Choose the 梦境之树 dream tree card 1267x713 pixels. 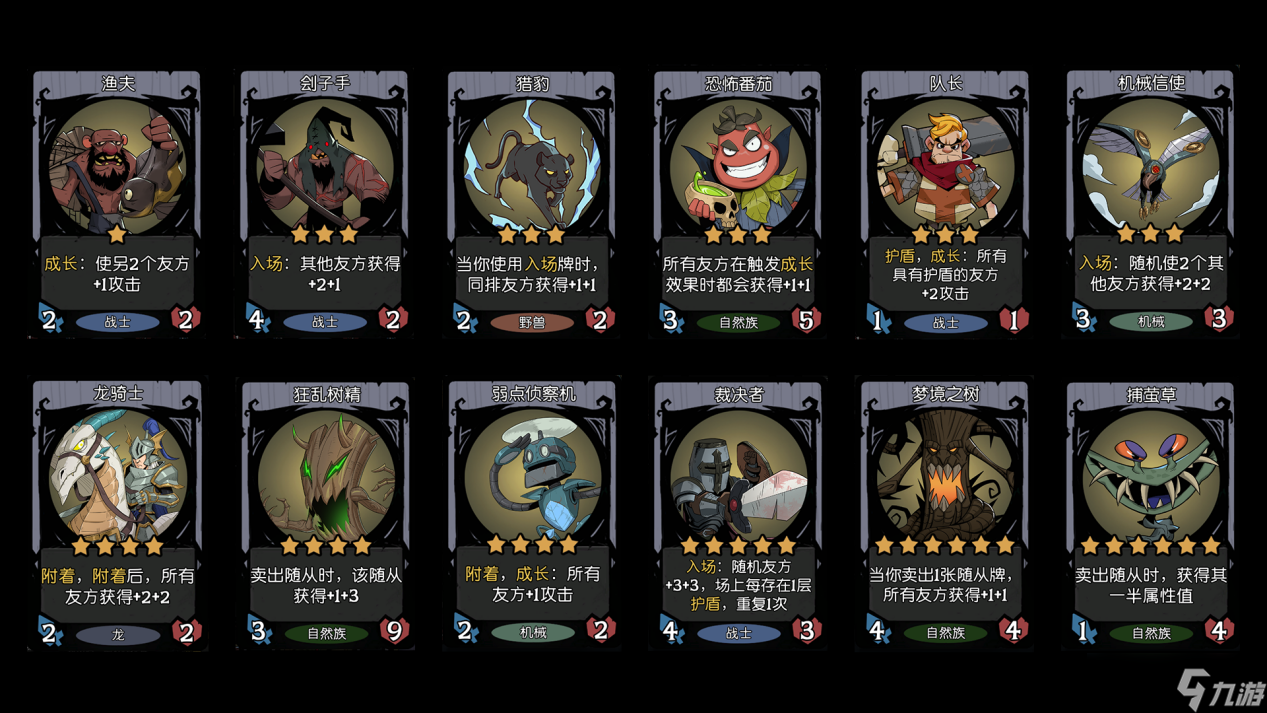tap(945, 514)
